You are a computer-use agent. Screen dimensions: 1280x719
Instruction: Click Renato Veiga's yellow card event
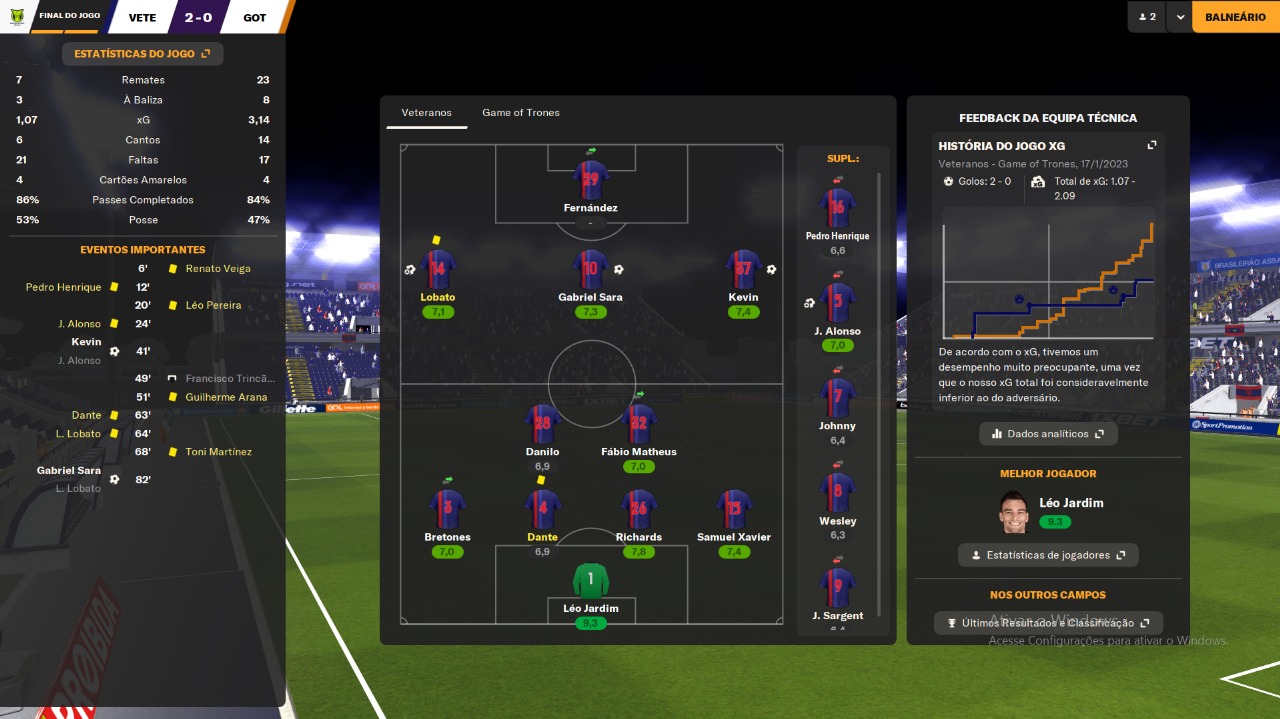tap(218, 269)
